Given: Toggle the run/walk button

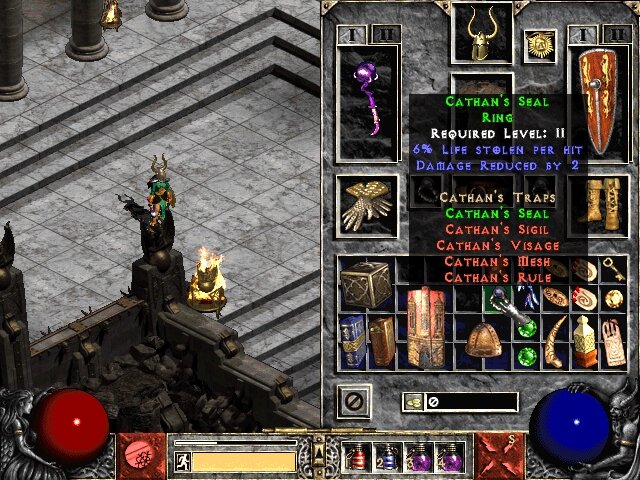Looking at the screenshot, I should point(182,462).
